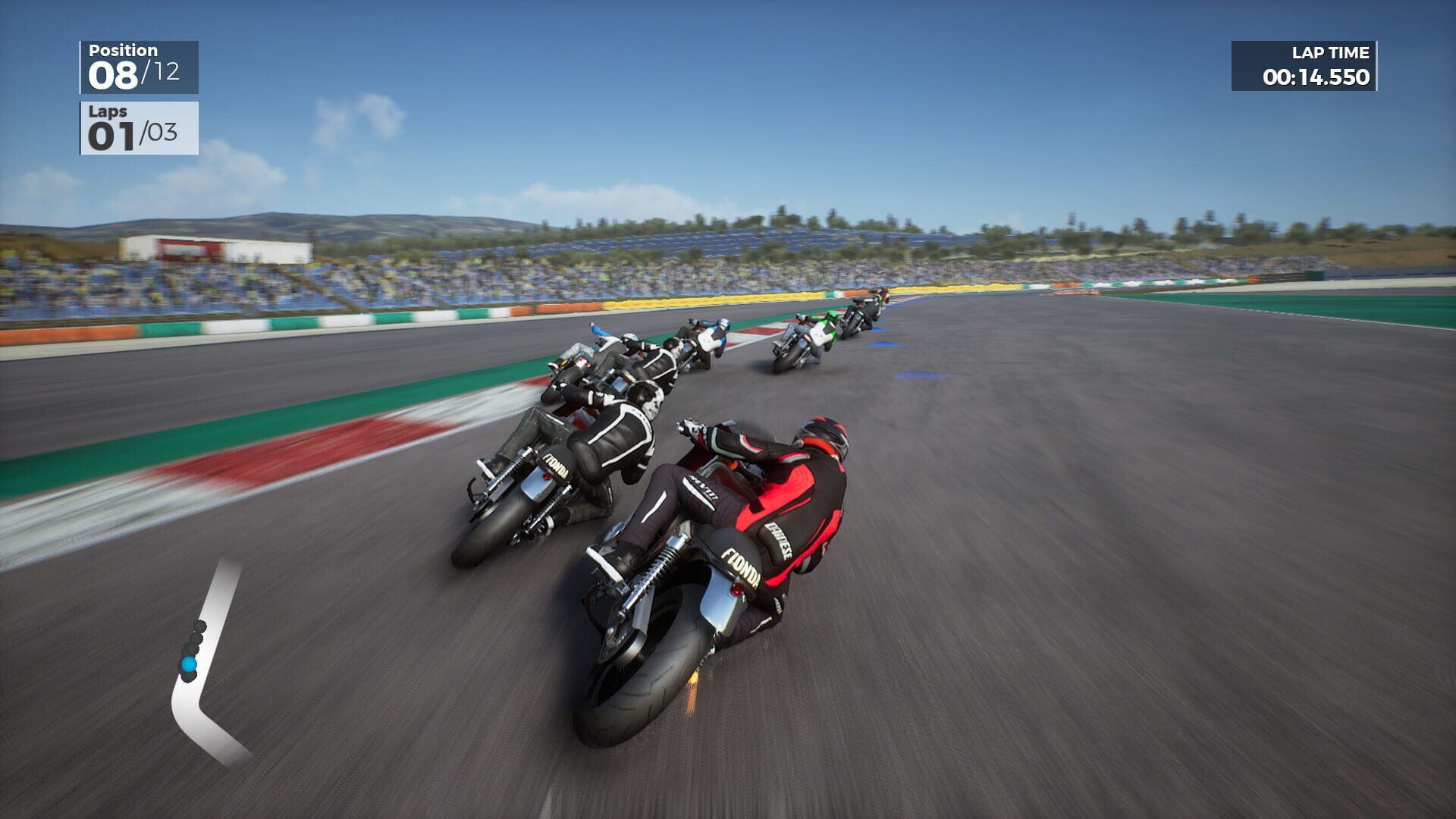Select the blue player marker on the minimap
This screenshot has width=1456, height=819.
click(x=188, y=663)
